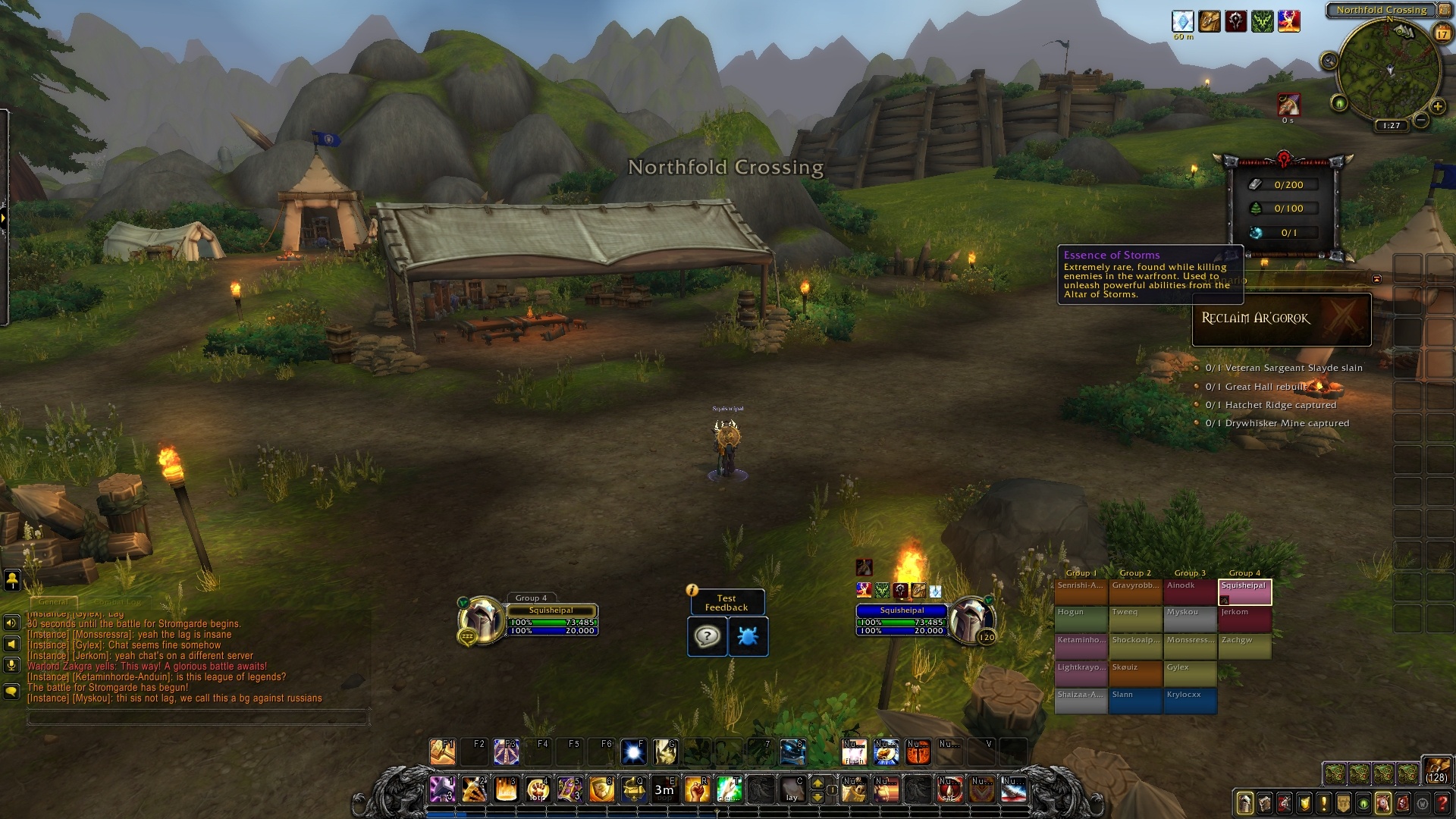Image resolution: width=1456 pixels, height=819 pixels.
Task: Collapse the Reclaim Ar'gorok objective tracker
Action: click(1376, 278)
